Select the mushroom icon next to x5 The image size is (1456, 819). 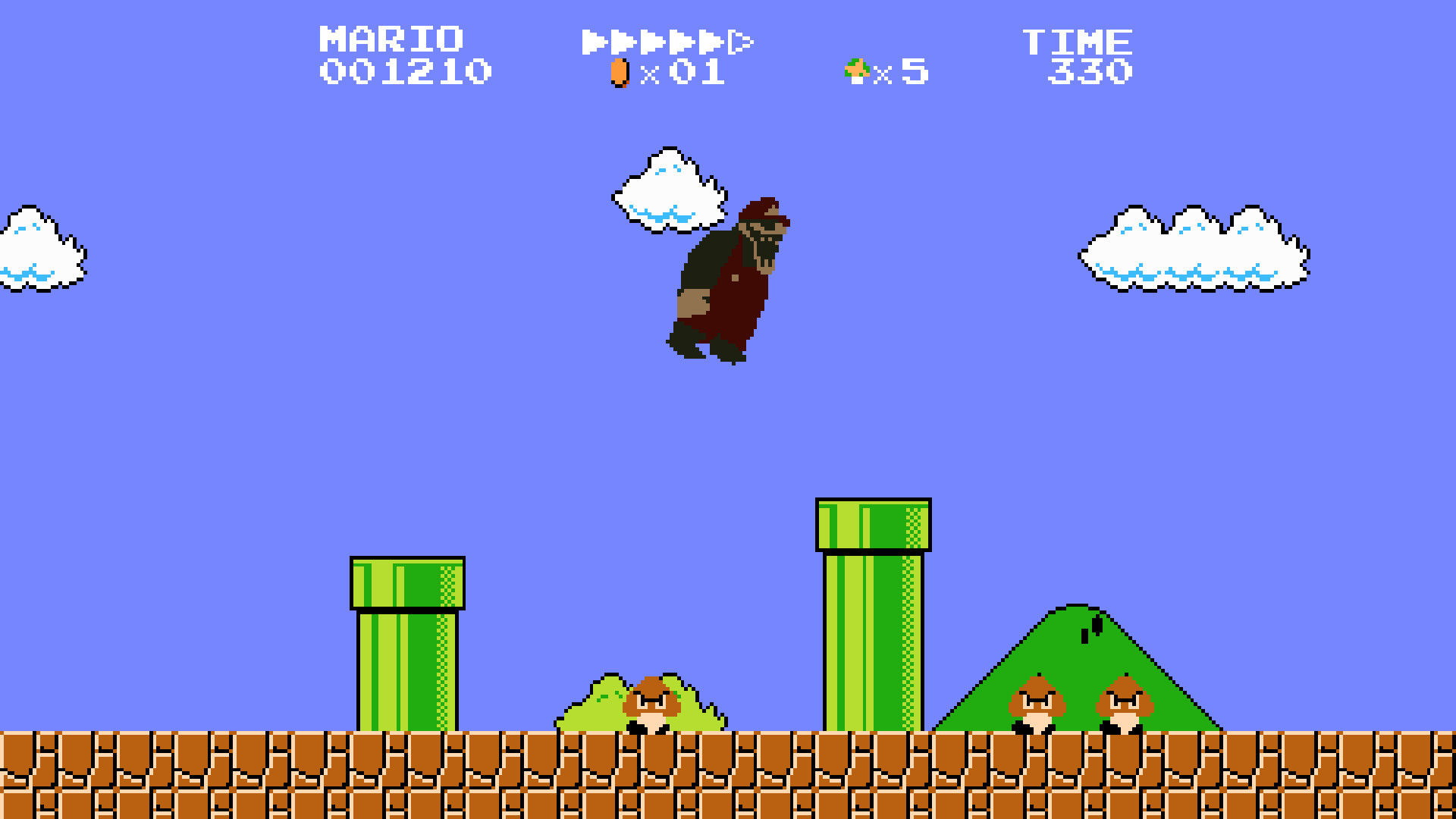855,72
